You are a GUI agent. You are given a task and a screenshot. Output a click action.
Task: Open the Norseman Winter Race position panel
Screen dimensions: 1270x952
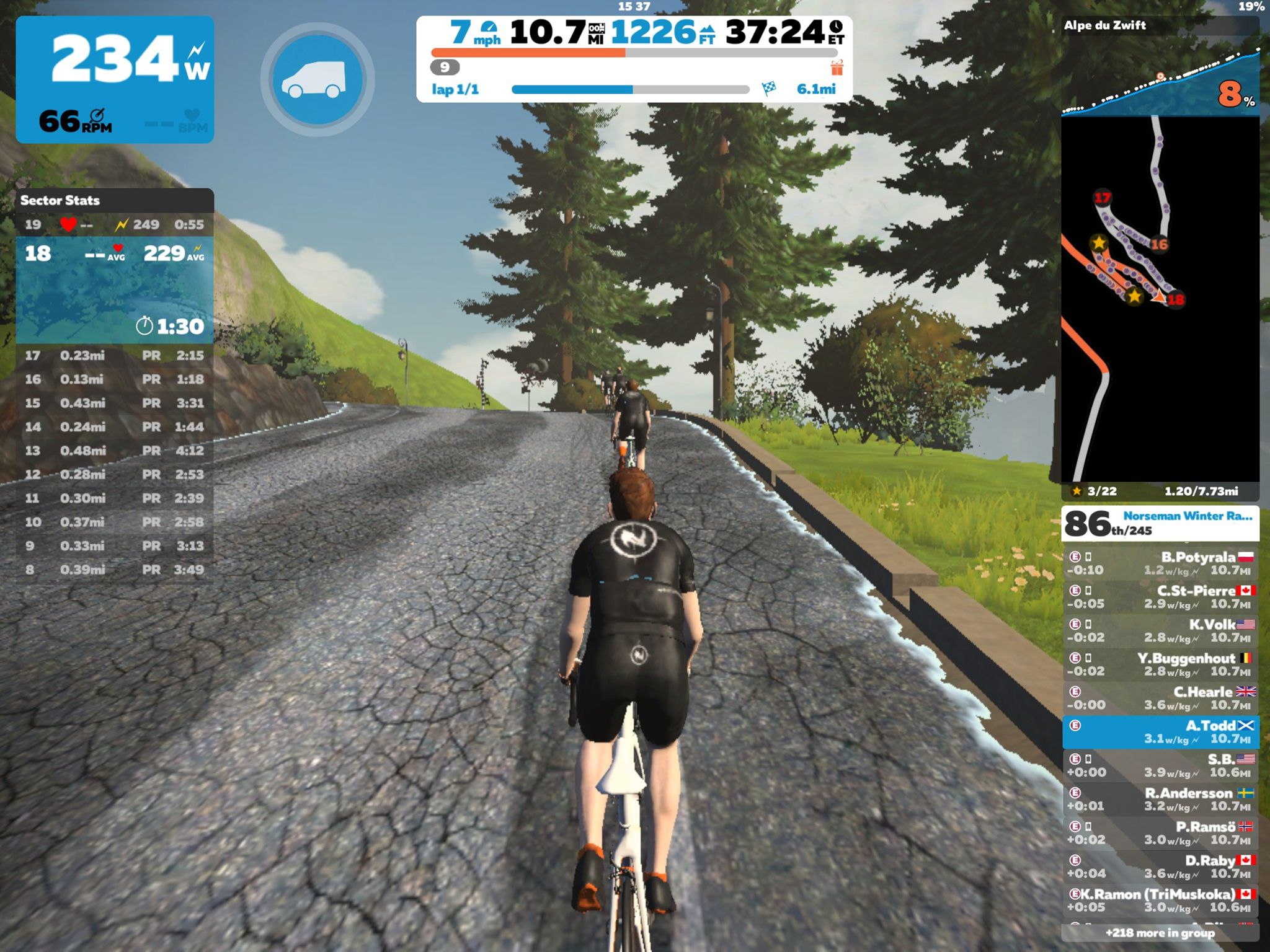pyautogui.click(x=1160, y=524)
